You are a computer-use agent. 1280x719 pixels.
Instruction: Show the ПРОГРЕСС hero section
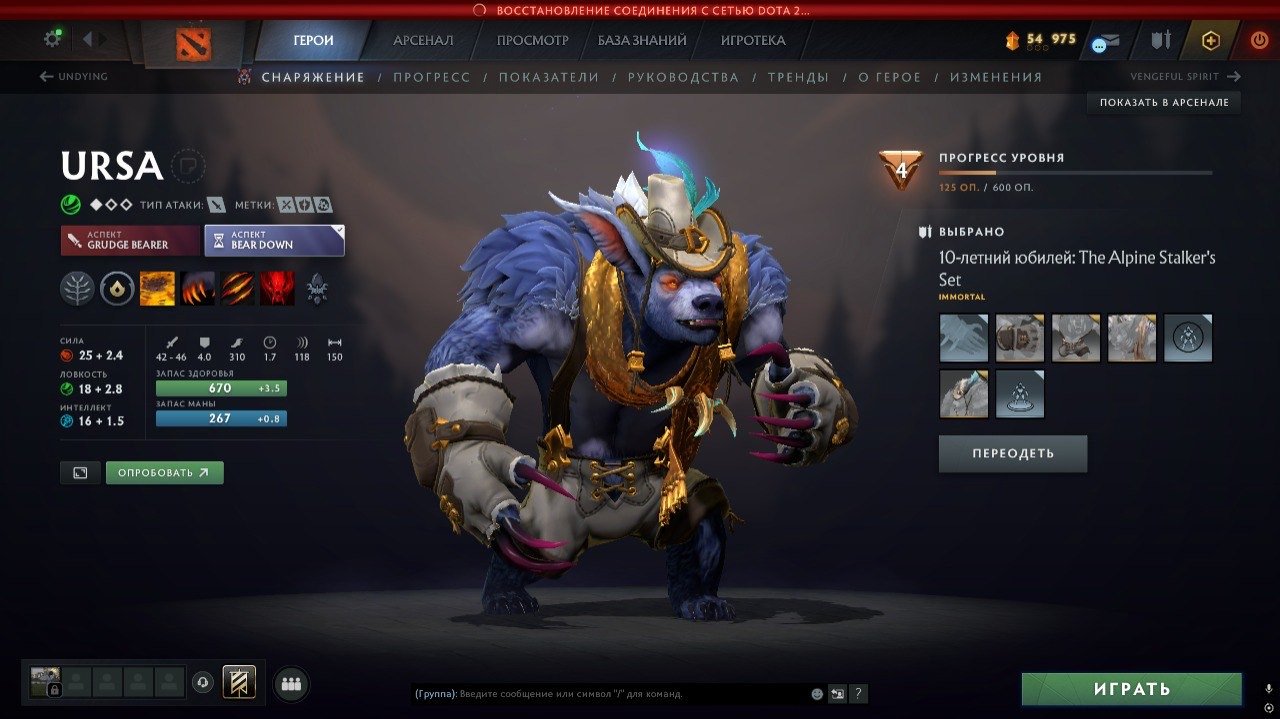point(431,77)
